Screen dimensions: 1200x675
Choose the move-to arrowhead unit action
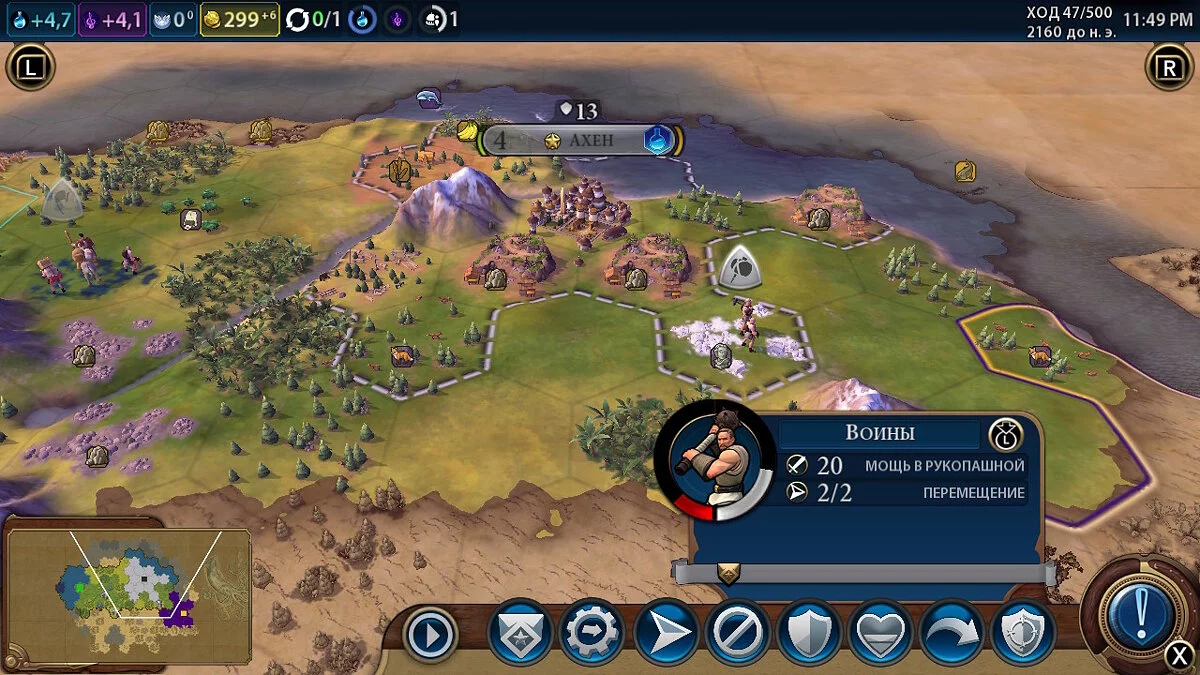click(x=664, y=634)
